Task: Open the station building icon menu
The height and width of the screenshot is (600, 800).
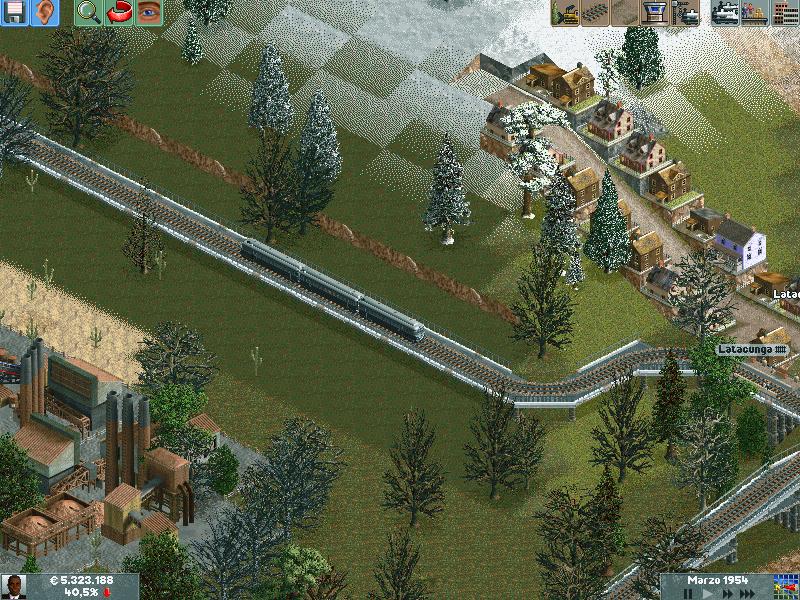Action: (656, 13)
